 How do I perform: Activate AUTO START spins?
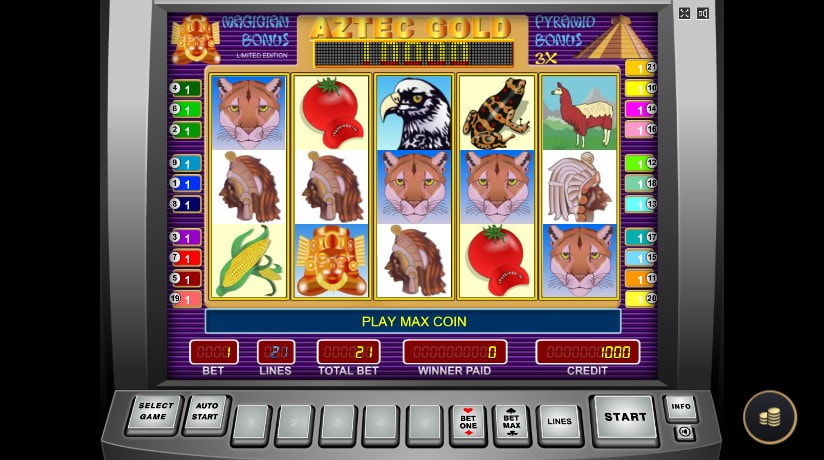[205, 414]
